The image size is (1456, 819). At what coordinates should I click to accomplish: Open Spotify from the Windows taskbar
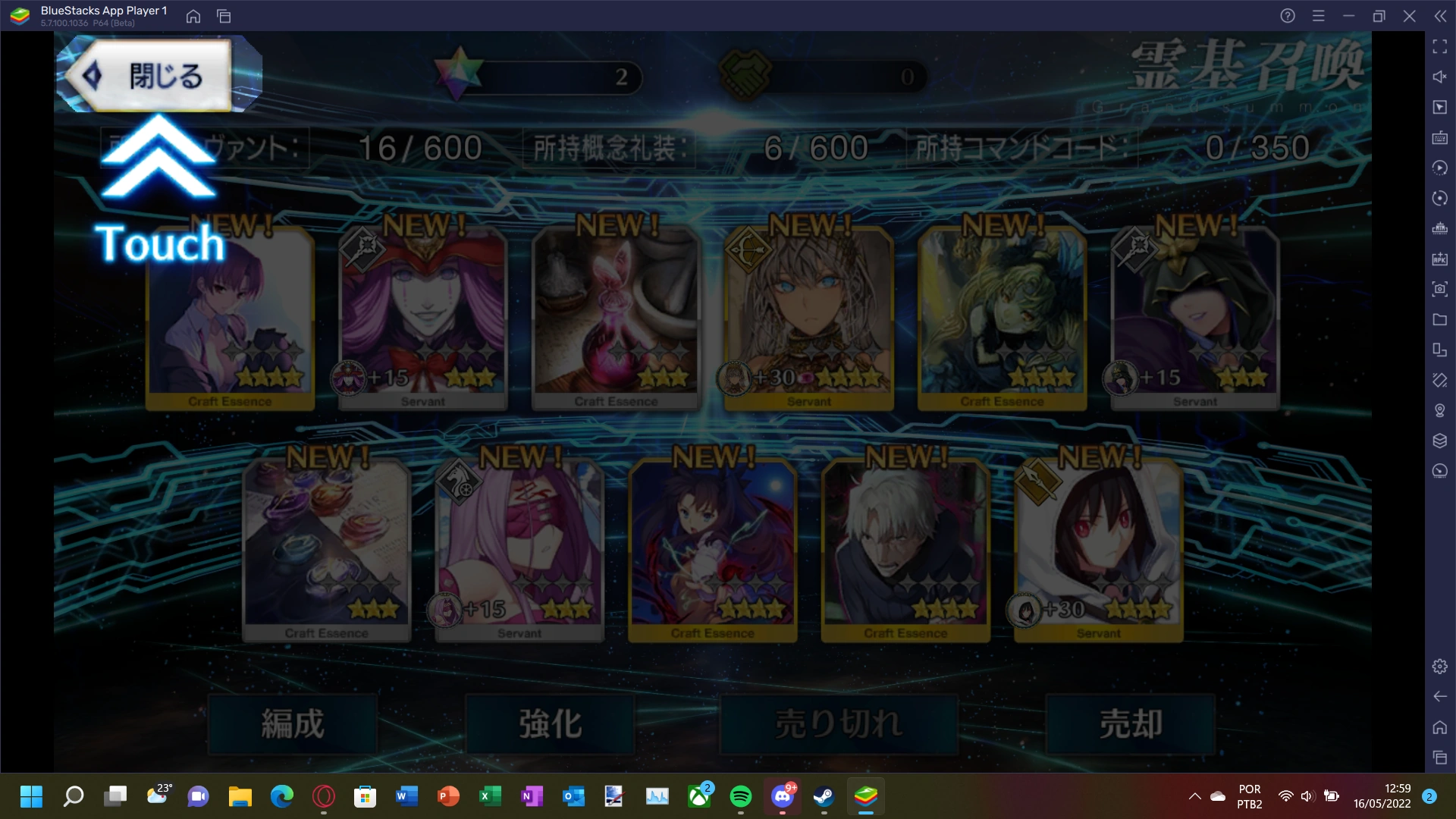click(x=742, y=797)
